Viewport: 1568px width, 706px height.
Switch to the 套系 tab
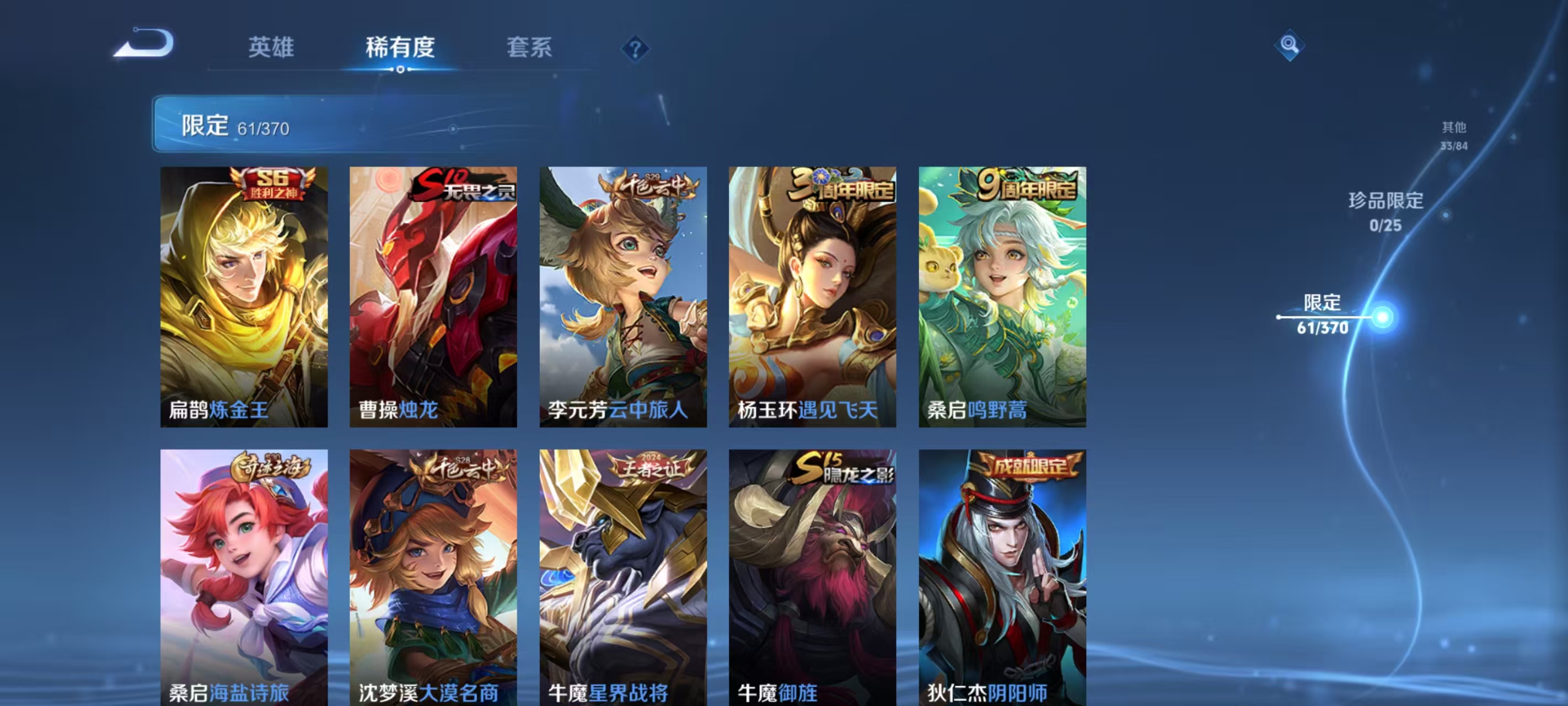coord(529,48)
